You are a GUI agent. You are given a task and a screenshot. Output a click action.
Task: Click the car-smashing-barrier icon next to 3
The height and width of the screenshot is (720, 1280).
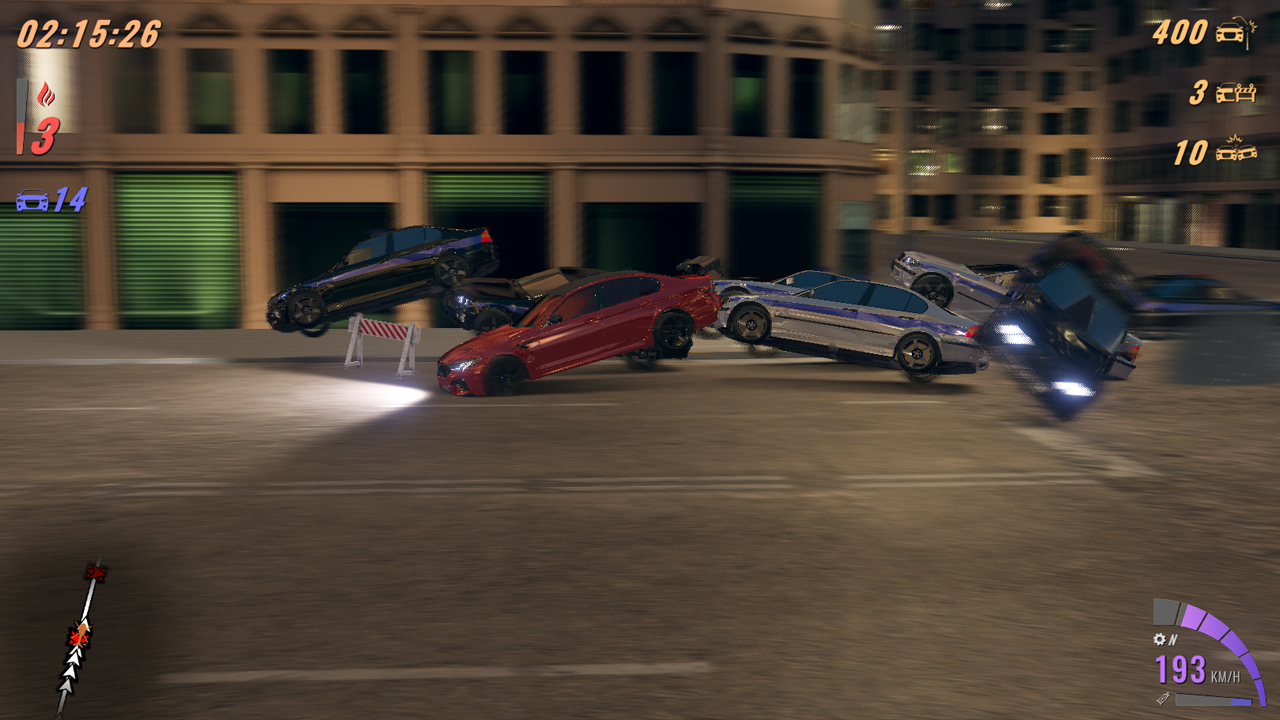tap(1236, 92)
